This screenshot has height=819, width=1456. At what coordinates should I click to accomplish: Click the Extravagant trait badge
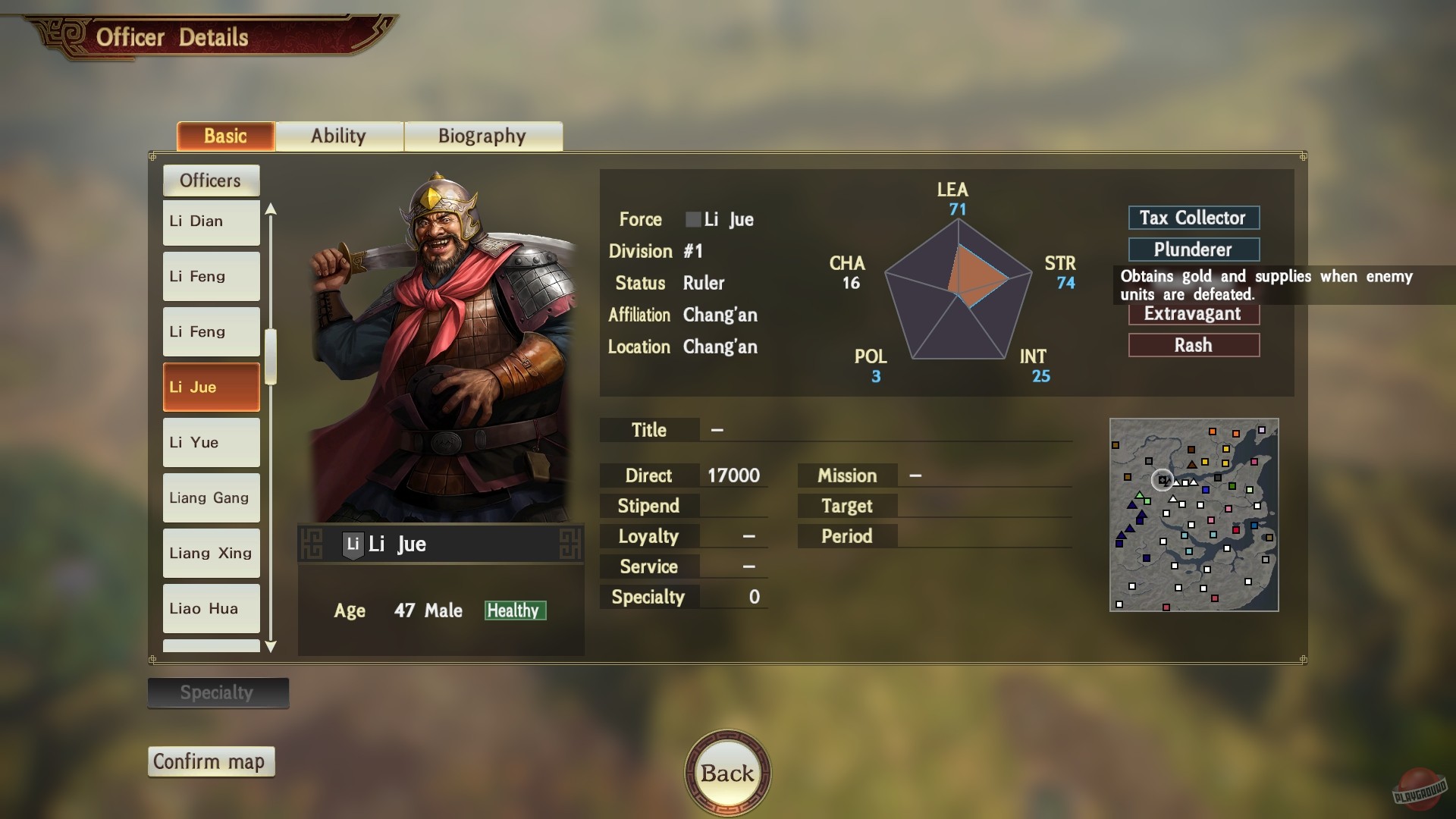pos(1193,314)
